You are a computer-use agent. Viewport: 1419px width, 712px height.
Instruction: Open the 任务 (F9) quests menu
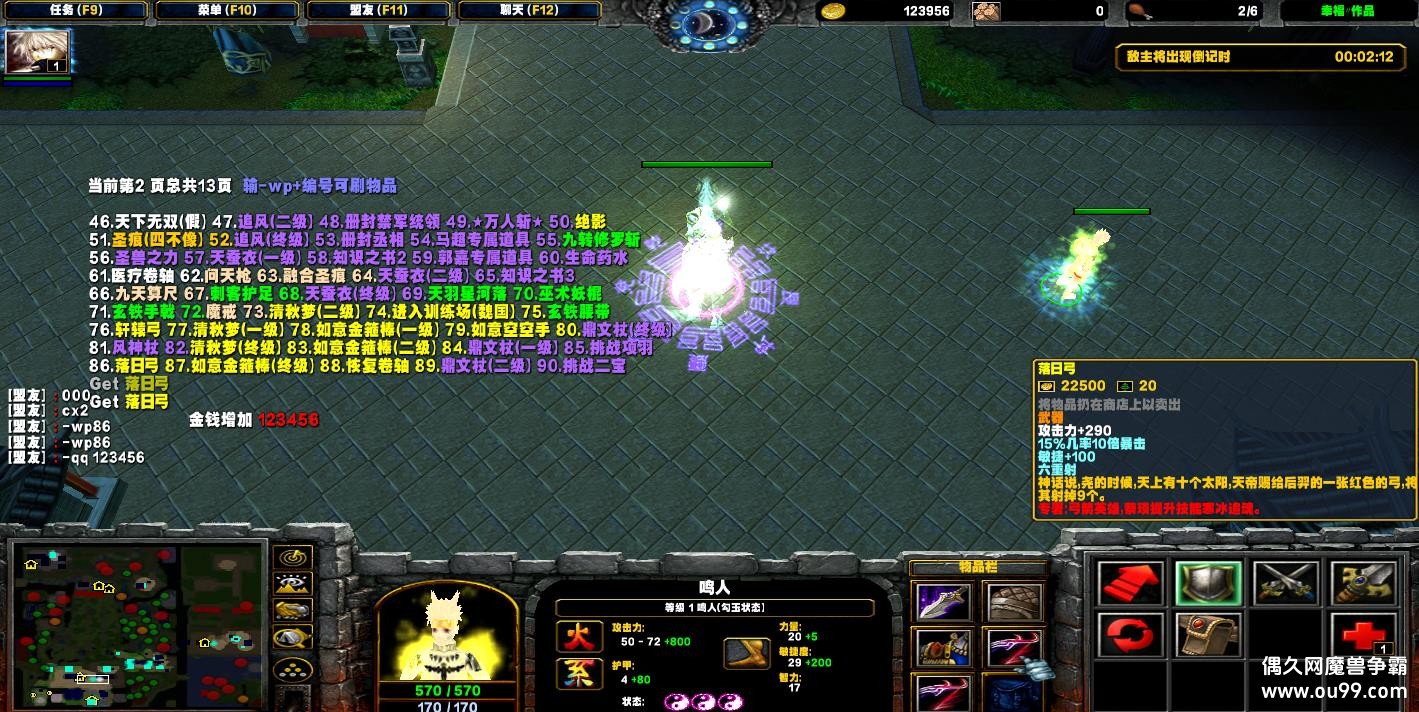click(73, 11)
